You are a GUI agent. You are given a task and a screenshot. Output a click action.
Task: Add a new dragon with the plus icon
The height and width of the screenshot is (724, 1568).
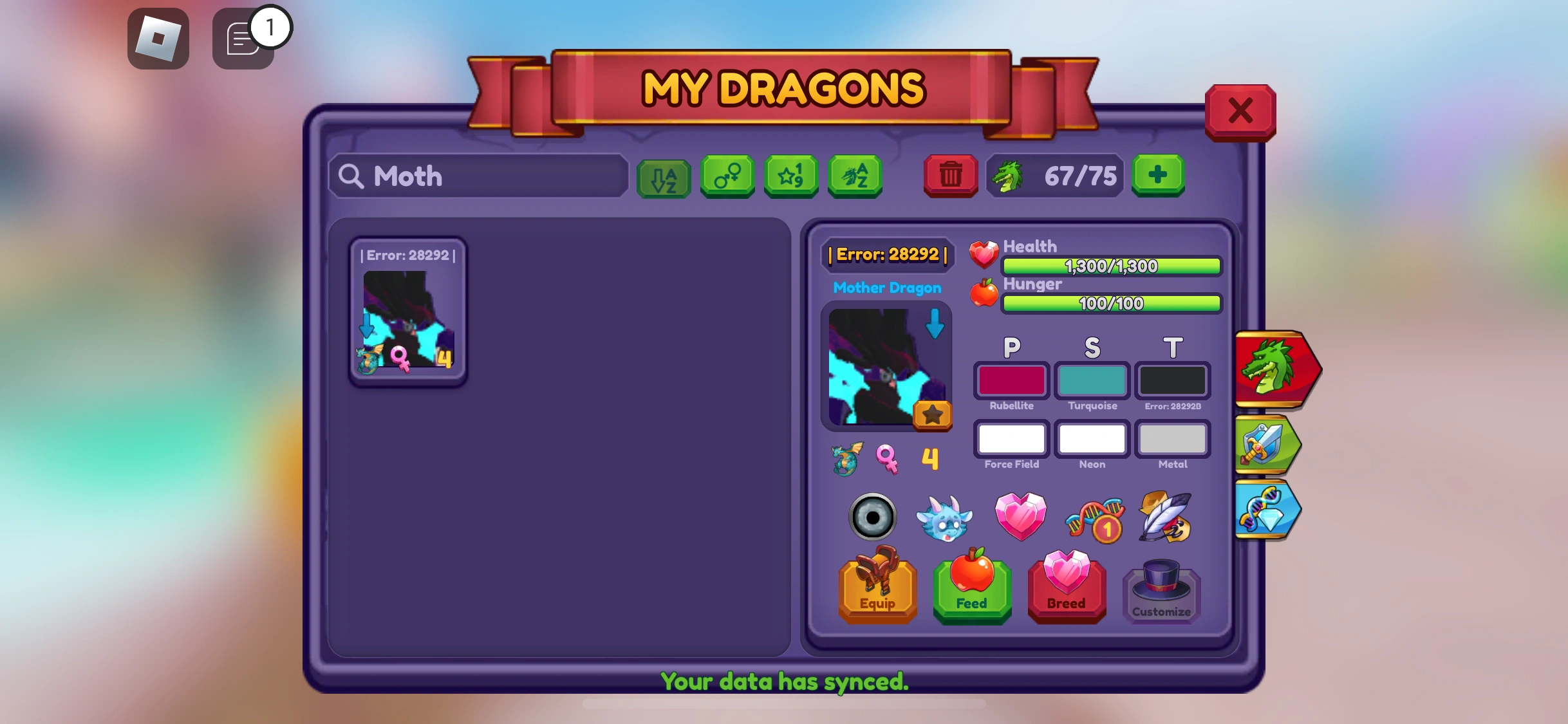tap(1158, 175)
